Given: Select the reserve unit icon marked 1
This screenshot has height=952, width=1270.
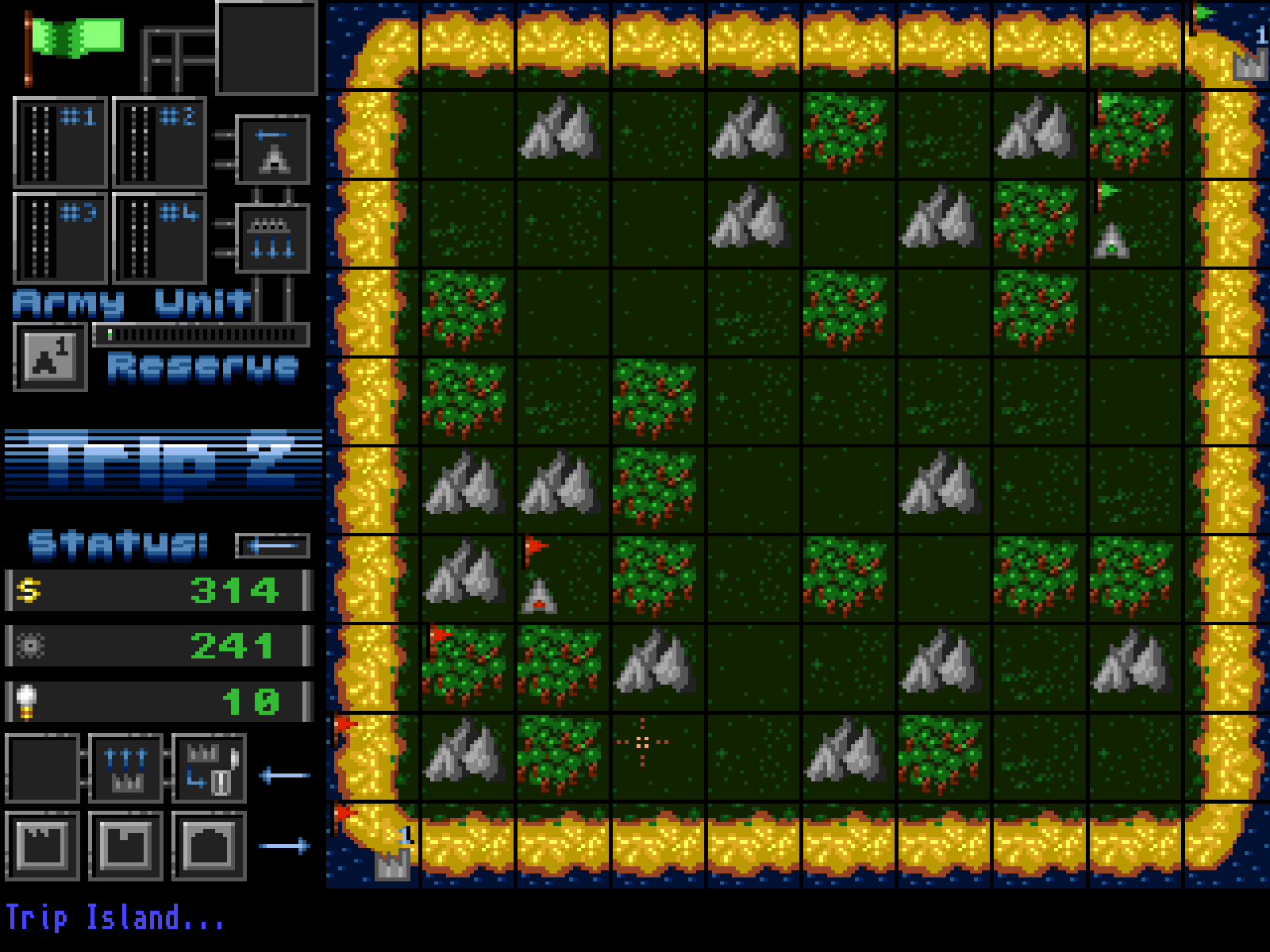Looking at the screenshot, I should click(50, 357).
